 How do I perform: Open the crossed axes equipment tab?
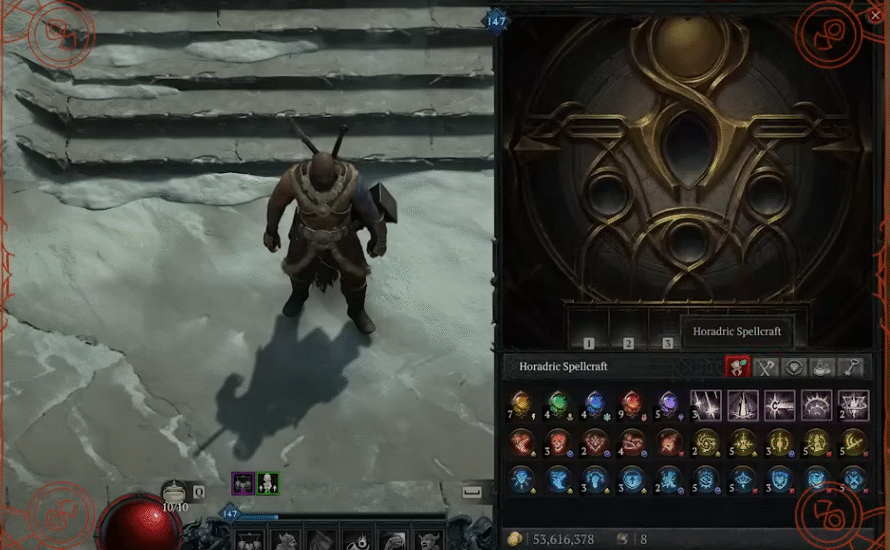tap(766, 367)
